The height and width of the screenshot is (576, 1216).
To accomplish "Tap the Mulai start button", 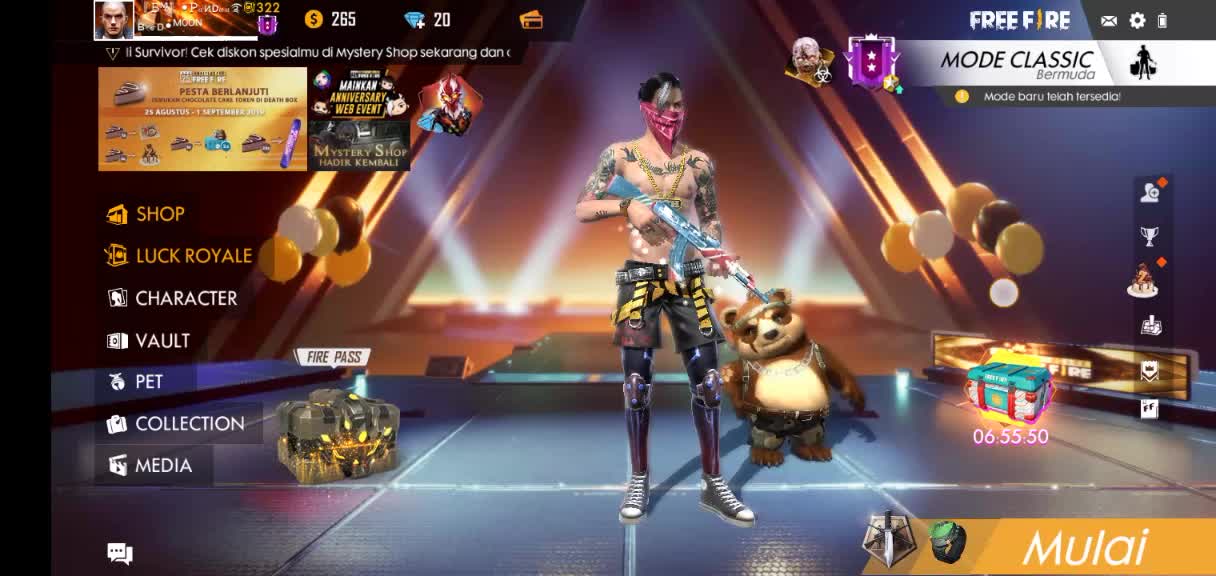I will click(x=1083, y=548).
